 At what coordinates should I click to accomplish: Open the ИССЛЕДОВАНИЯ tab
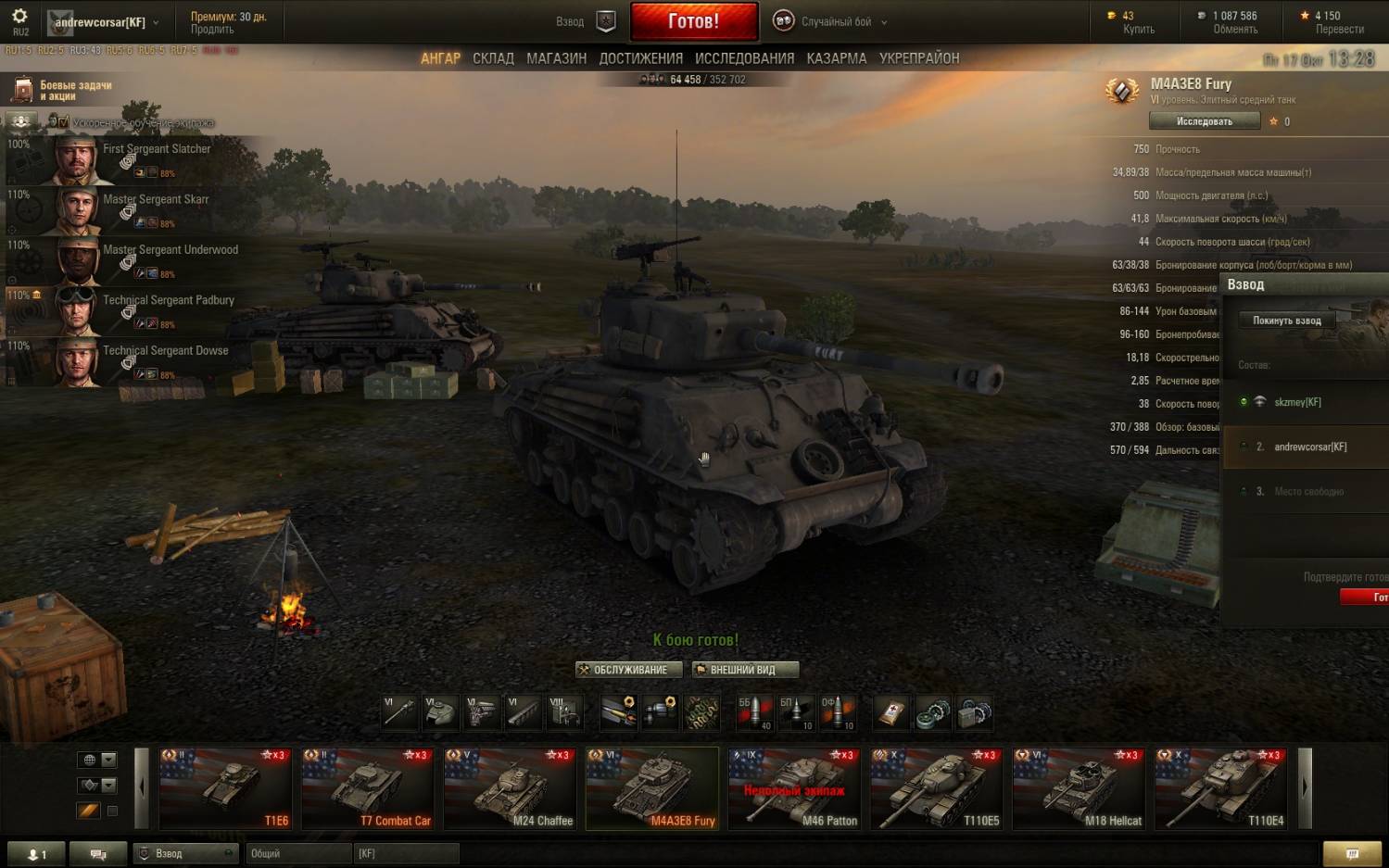coord(744,58)
